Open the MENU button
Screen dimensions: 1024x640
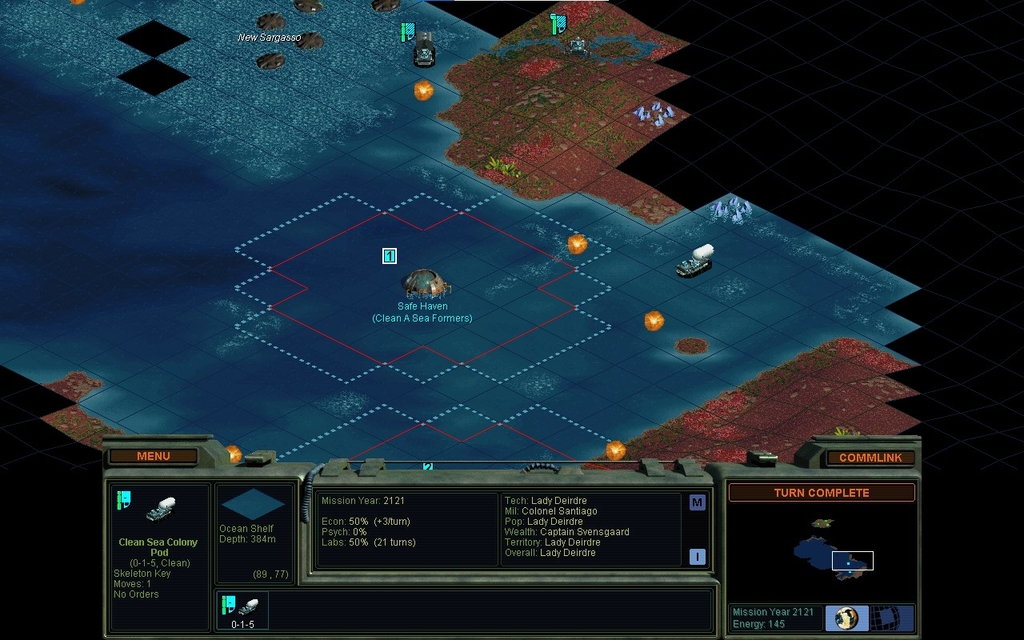pos(153,456)
